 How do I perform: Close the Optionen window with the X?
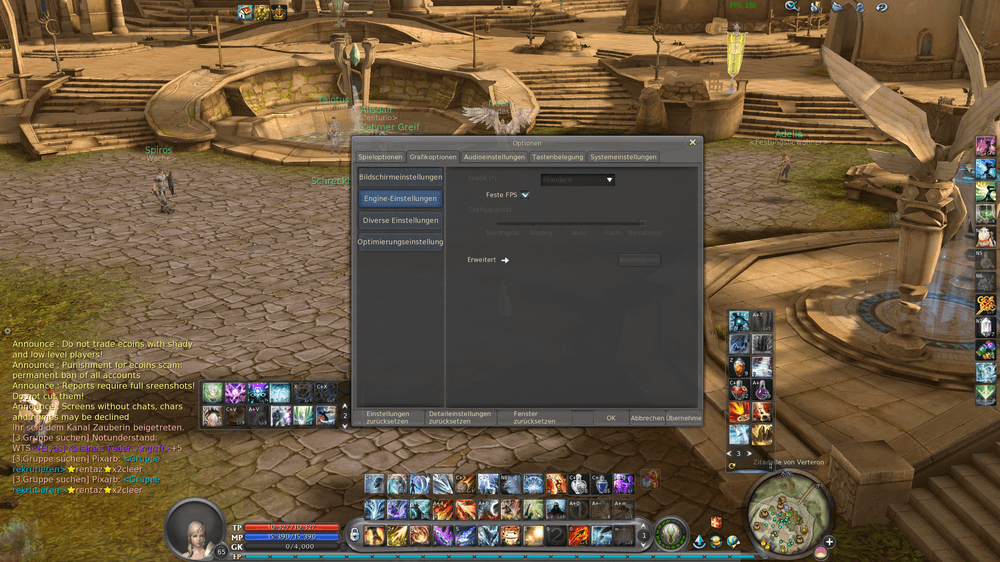coord(692,143)
